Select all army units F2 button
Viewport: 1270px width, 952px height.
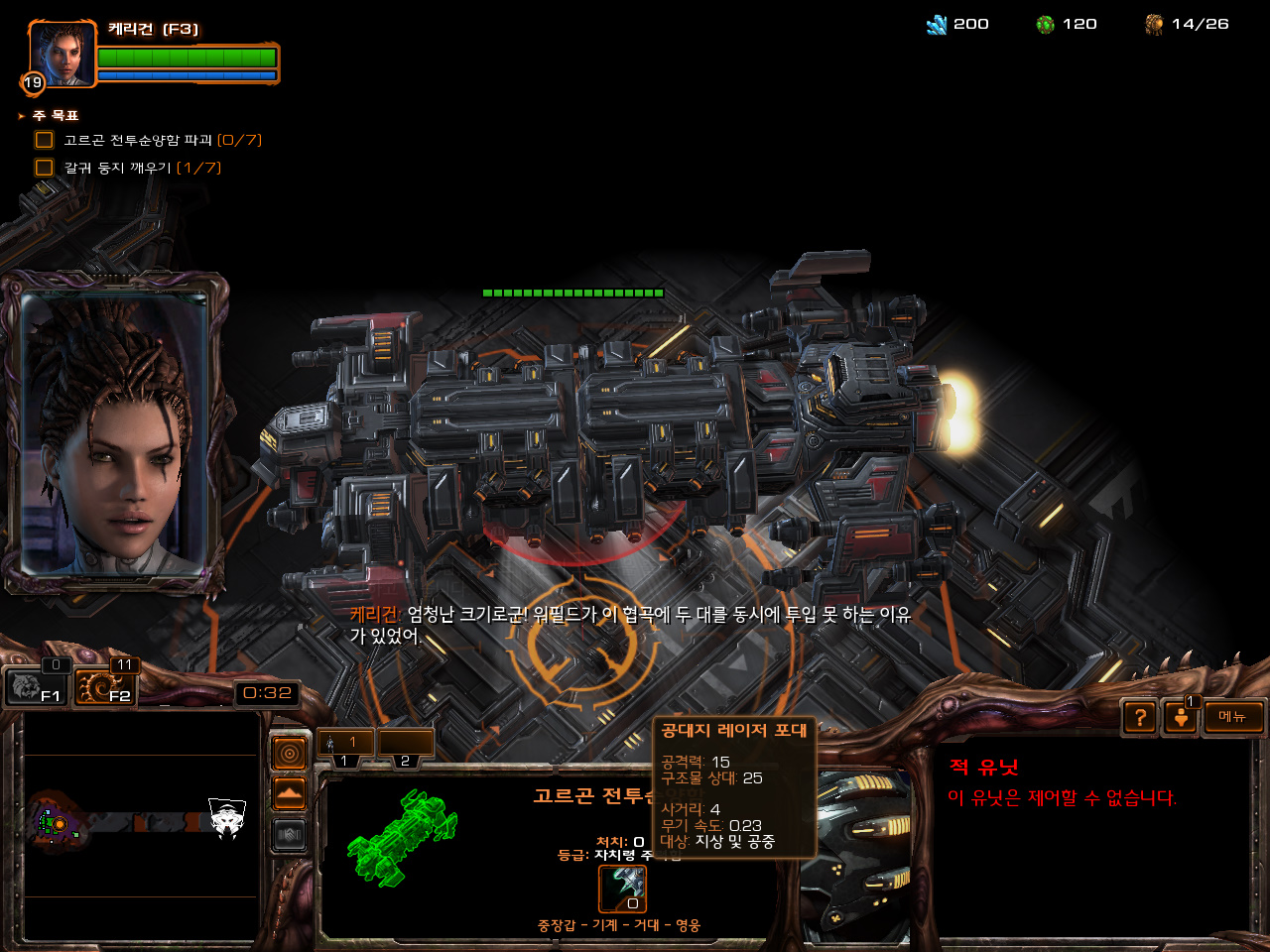coord(105,686)
